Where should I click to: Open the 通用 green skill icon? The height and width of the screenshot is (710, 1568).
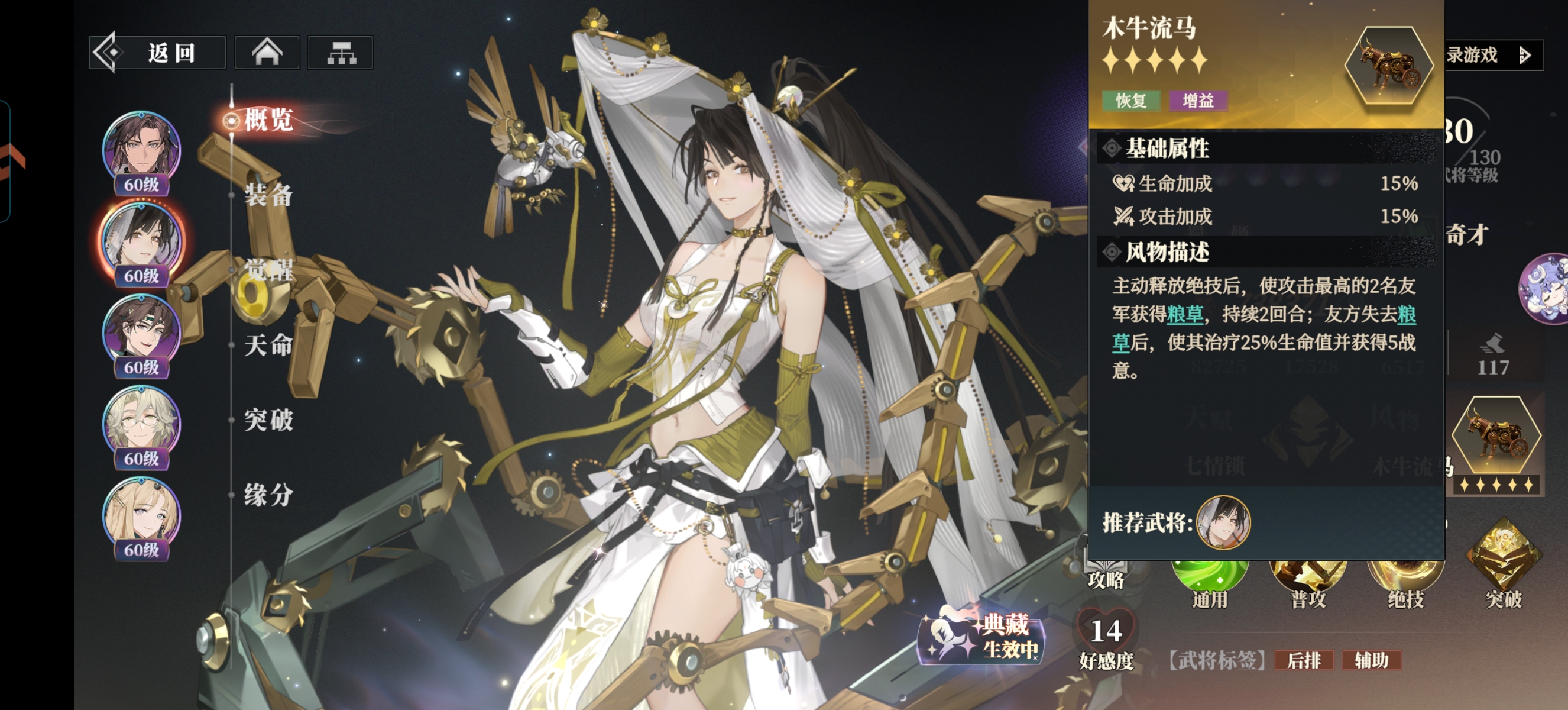pos(1210,579)
